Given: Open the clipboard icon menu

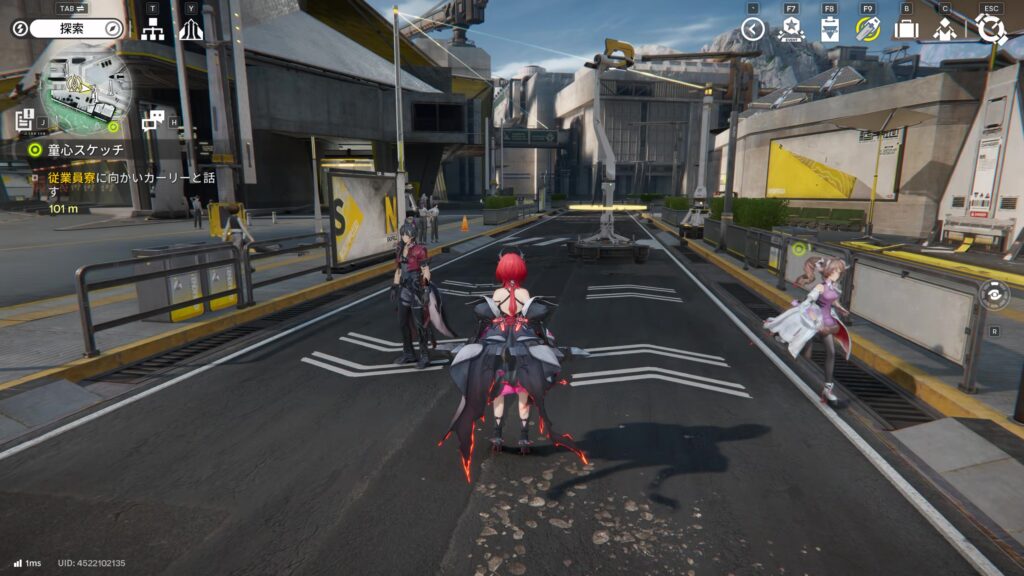Looking at the screenshot, I should point(829,29).
